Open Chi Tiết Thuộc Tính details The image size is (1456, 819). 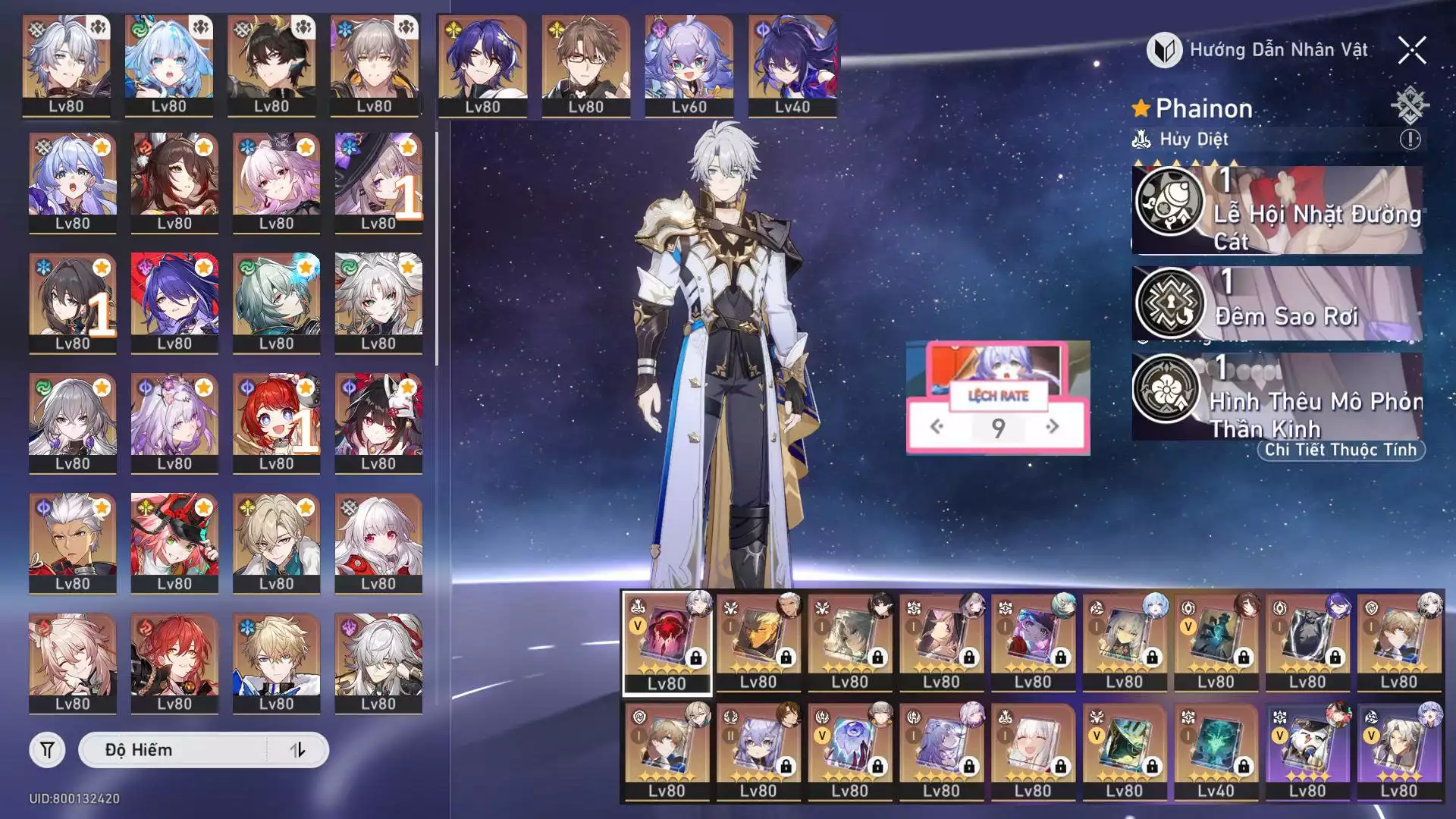point(1340,450)
